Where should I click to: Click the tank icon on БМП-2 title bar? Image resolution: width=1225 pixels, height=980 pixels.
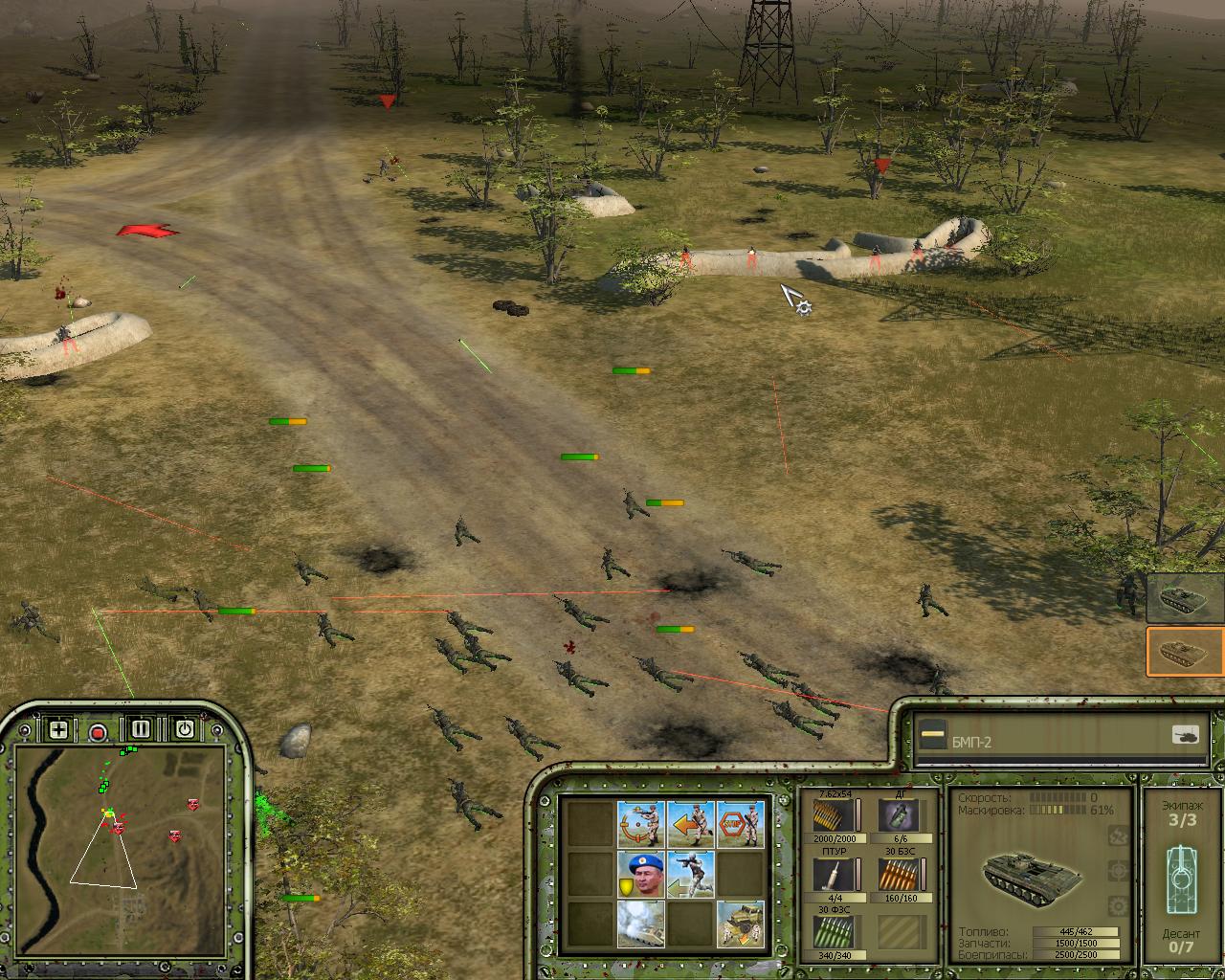(x=1185, y=736)
